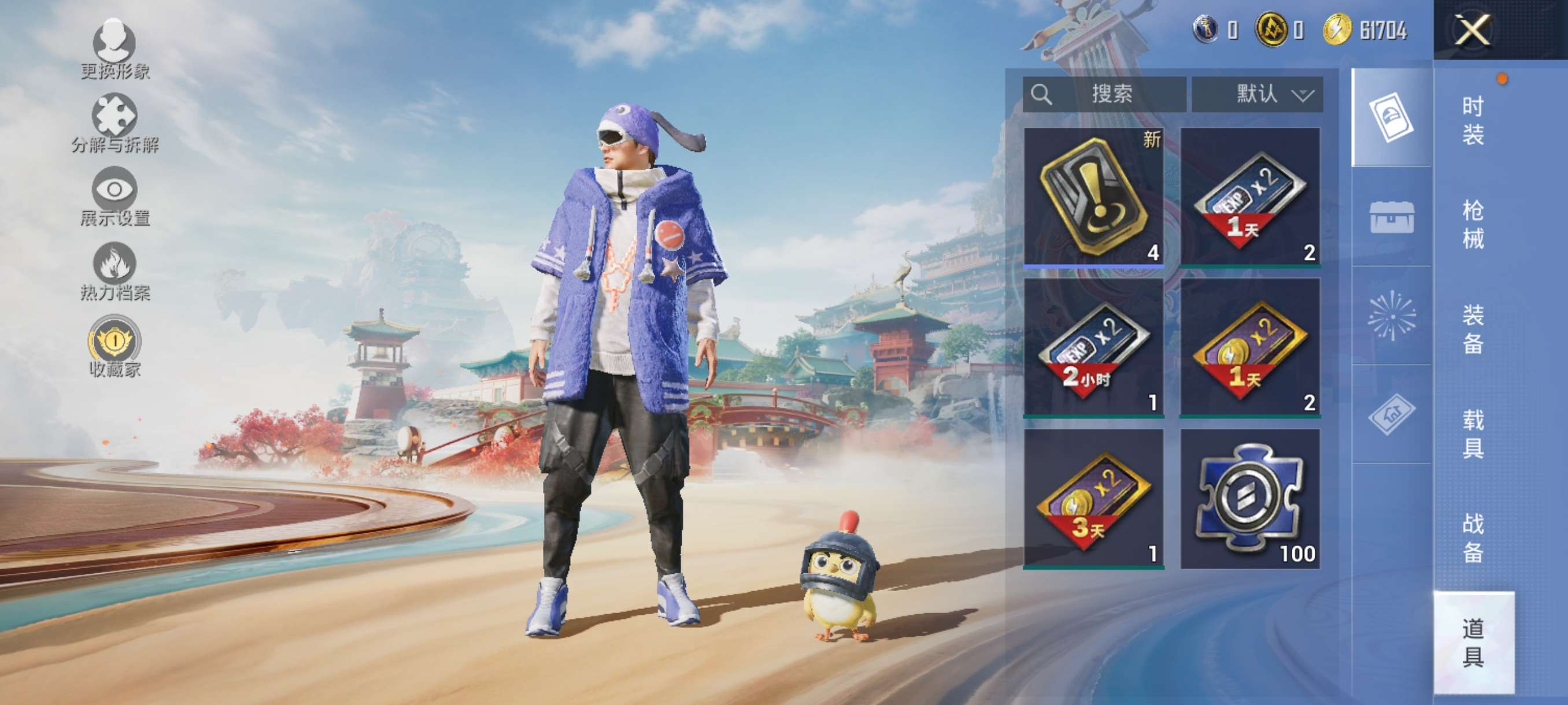The width and height of the screenshot is (1568, 705).
Task: Select the new gold exclamation card item
Action: coord(1094,196)
